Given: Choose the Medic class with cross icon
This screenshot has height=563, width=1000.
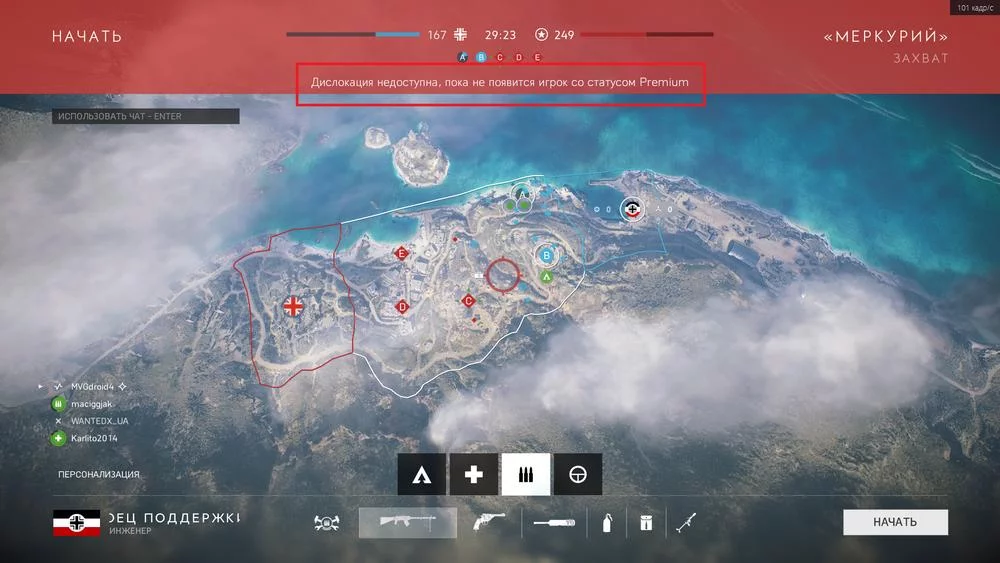Looking at the screenshot, I should coord(474,475).
